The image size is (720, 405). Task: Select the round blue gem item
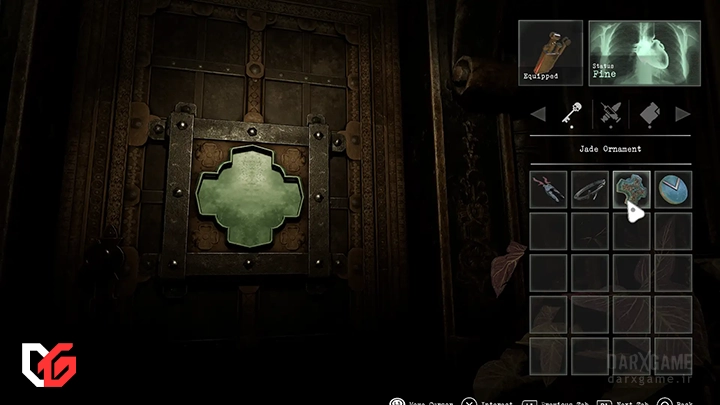pos(673,190)
